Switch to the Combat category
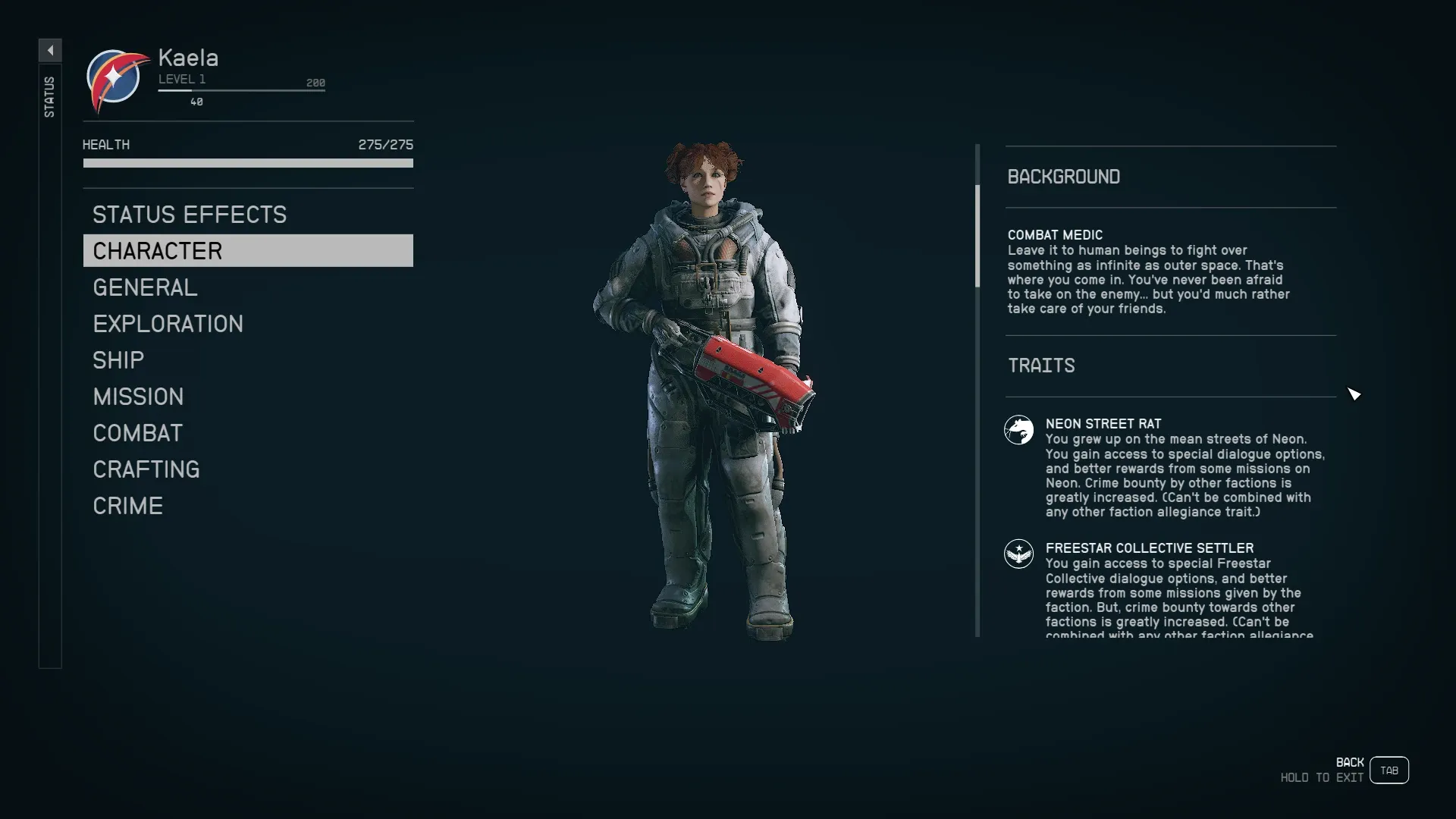 (137, 433)
